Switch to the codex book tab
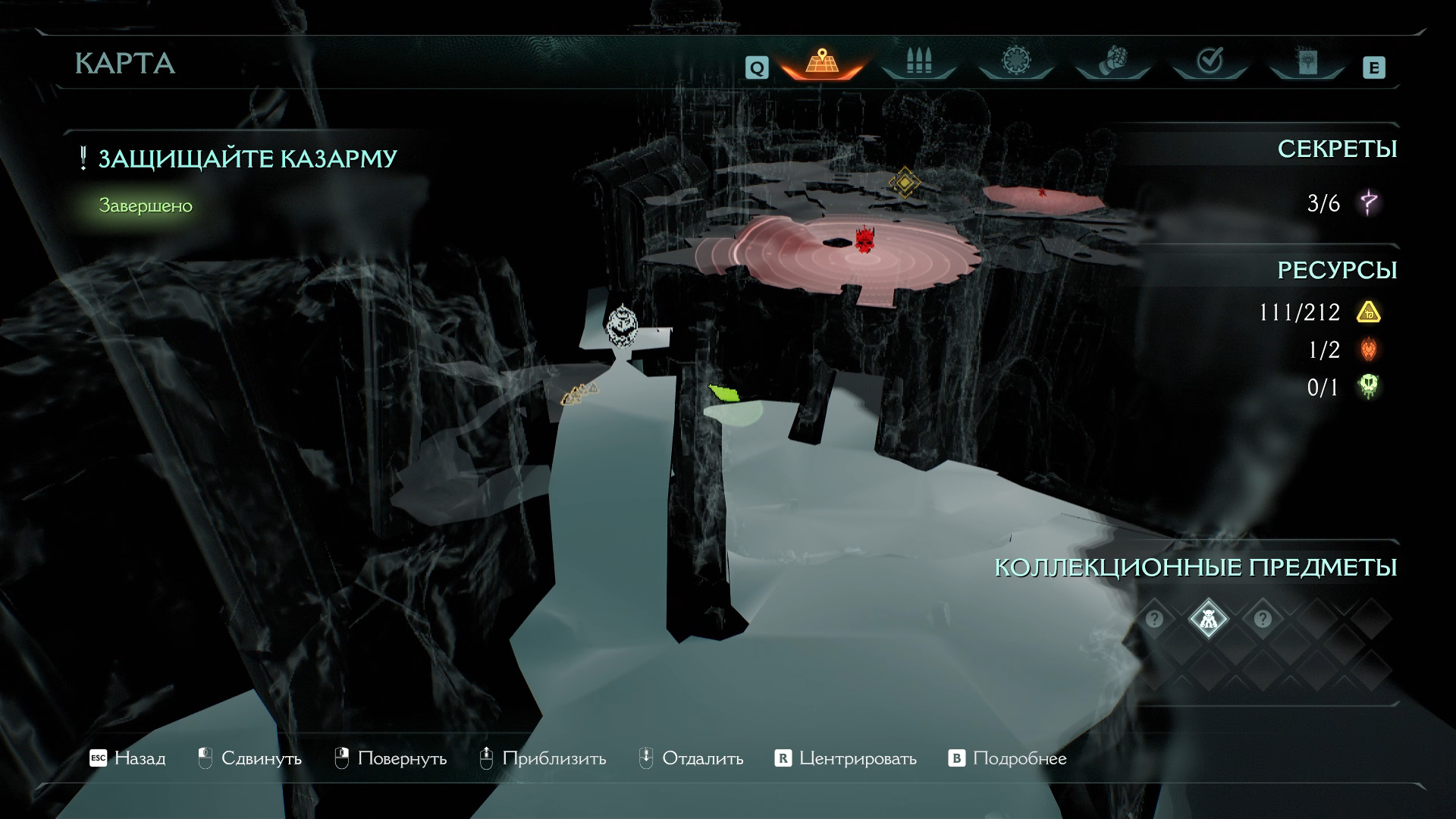 [1306, 61]
